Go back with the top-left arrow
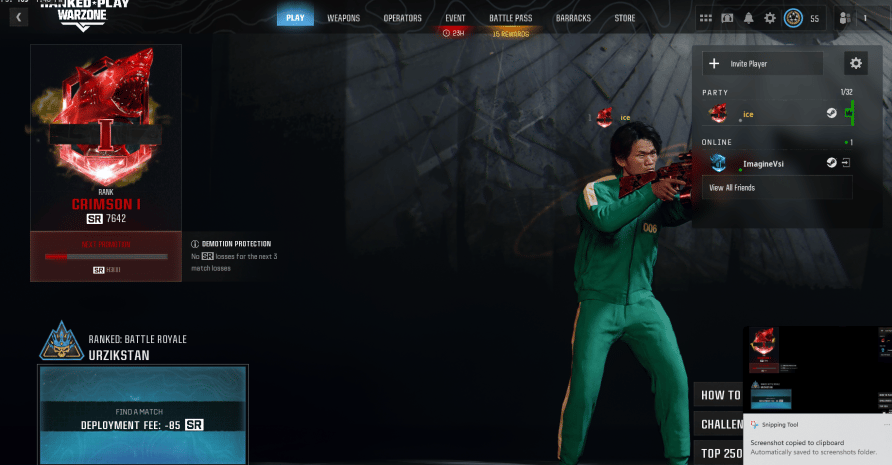This screenshot has width=892, height=465. coord(18,17)
